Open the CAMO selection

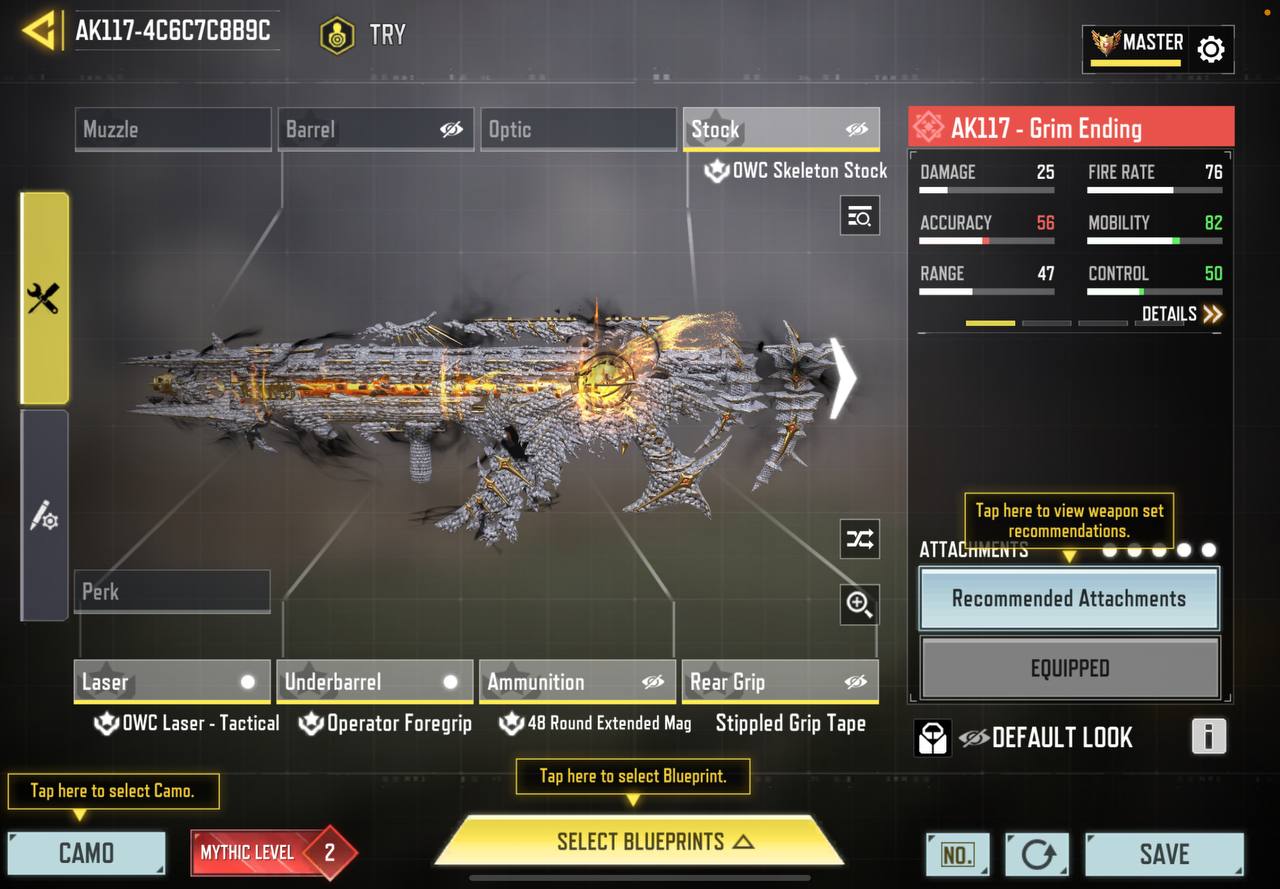tap(86, 853)
